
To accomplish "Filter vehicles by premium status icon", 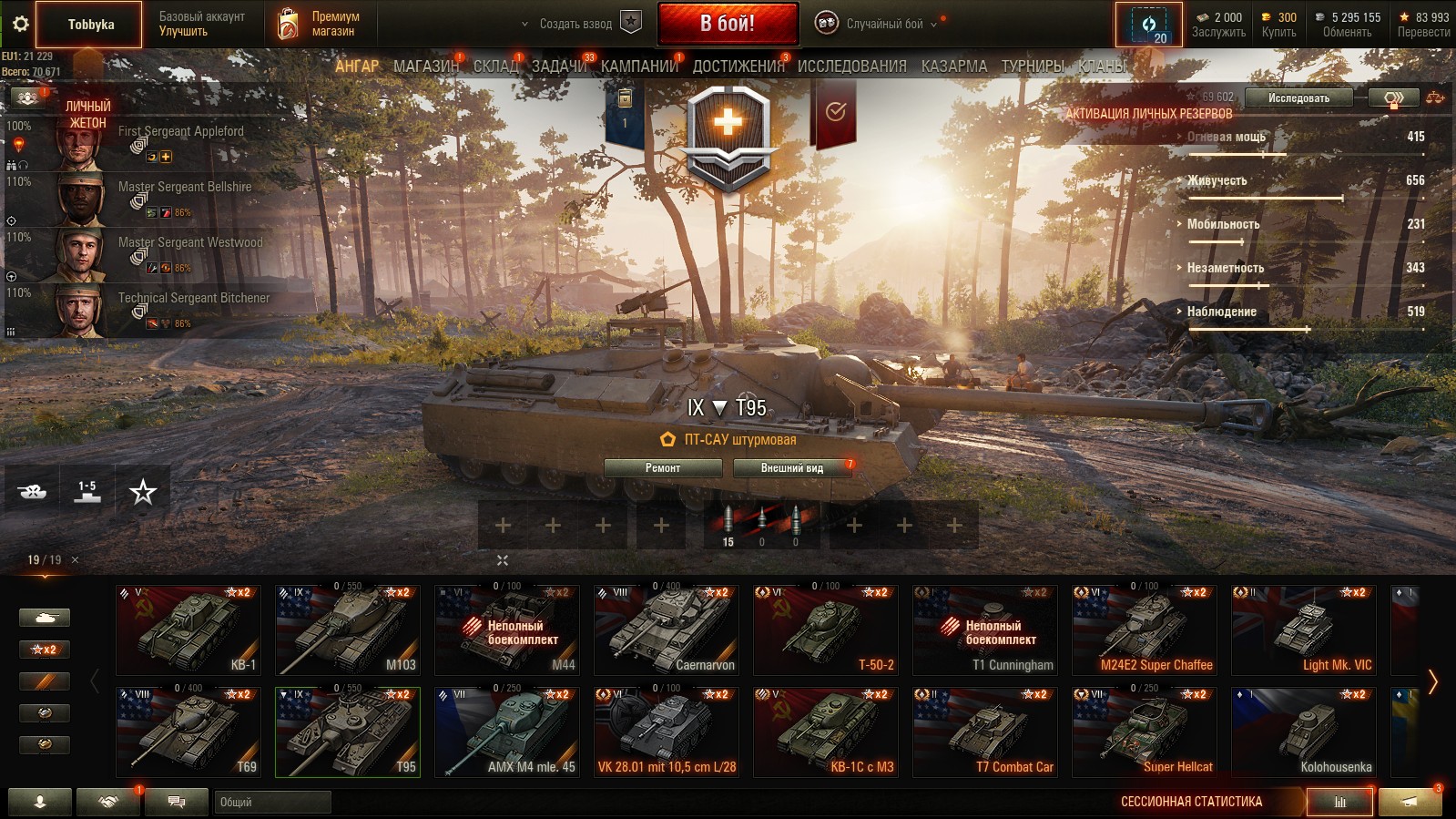I will tap(45, 681).
